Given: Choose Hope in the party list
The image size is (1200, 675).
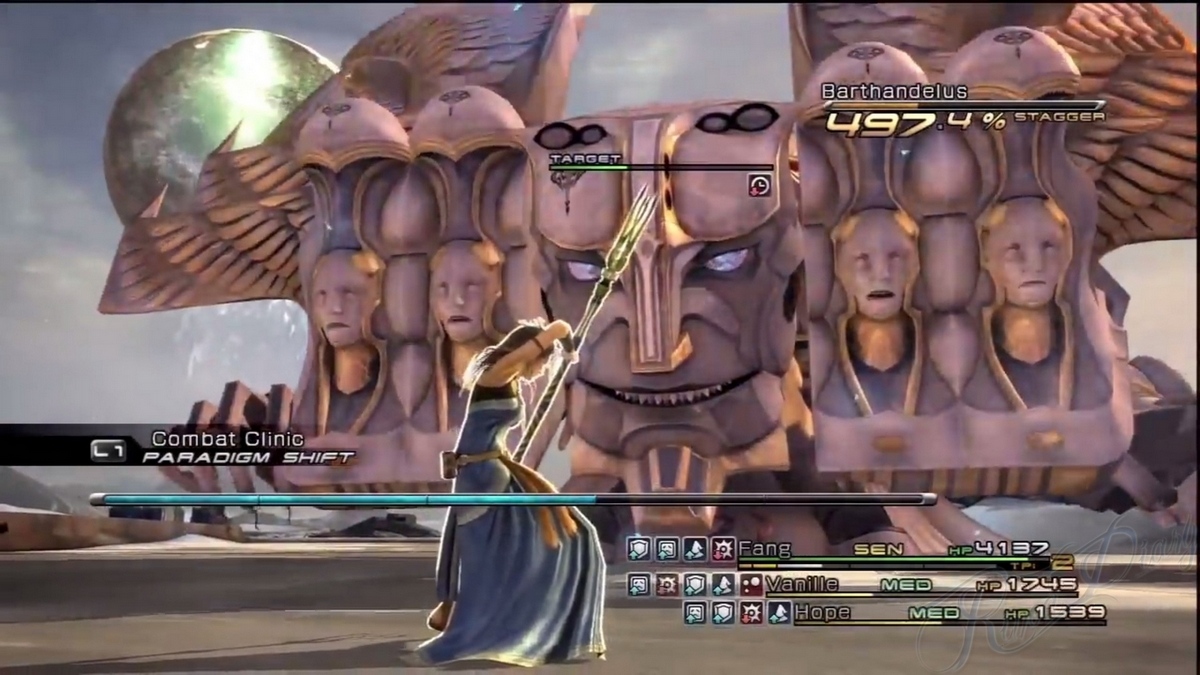Looking at the screenshot, I should 822,613.
